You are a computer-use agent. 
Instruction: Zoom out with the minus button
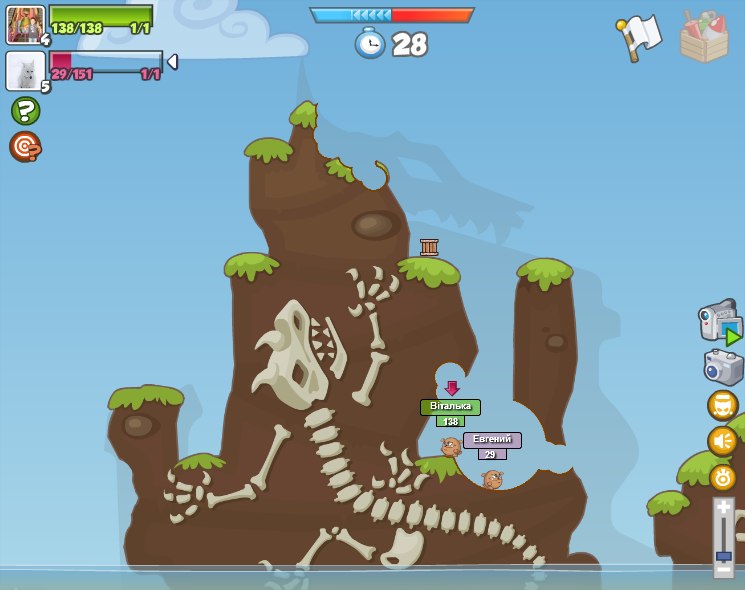pos(723,569)
